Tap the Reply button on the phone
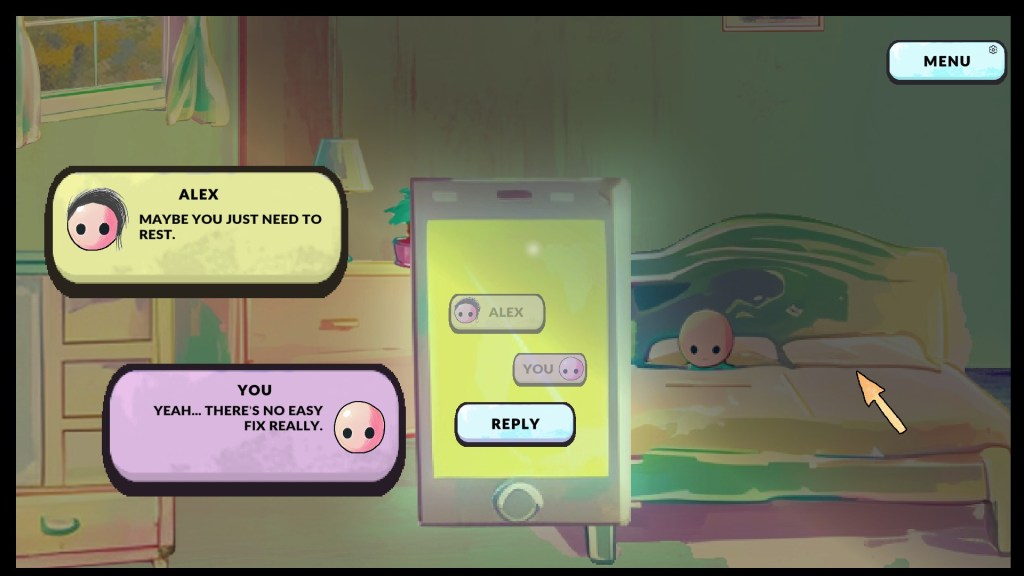This screenshot has width=1024, height=576. pos(515,424)
